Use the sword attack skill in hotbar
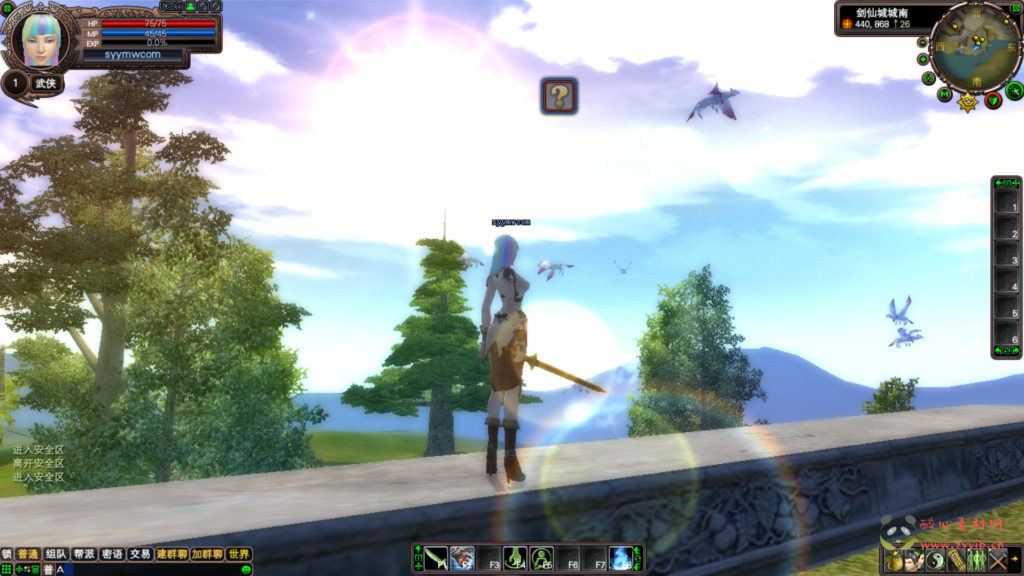Viewport: 1024px width, 576px height. pyautogui.click(x=436, y=558)
